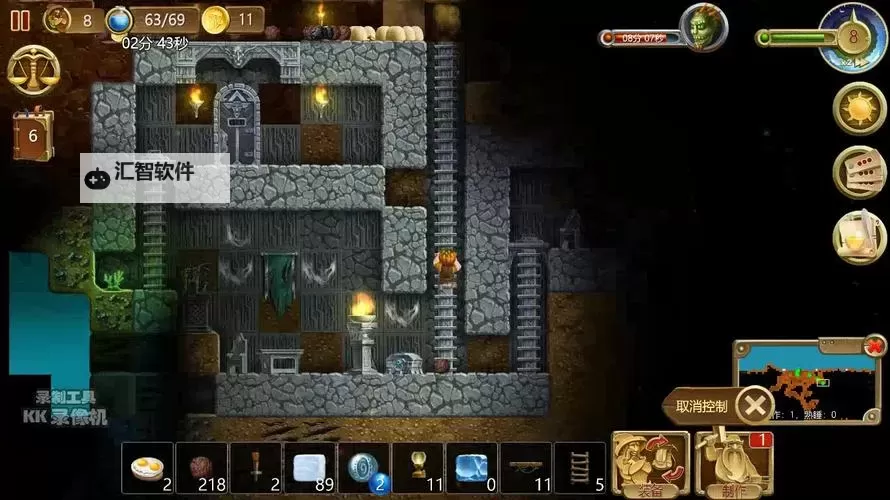890x500 pixels.
Task: Open the golden balance scales menu
Action: click(33, 70)
